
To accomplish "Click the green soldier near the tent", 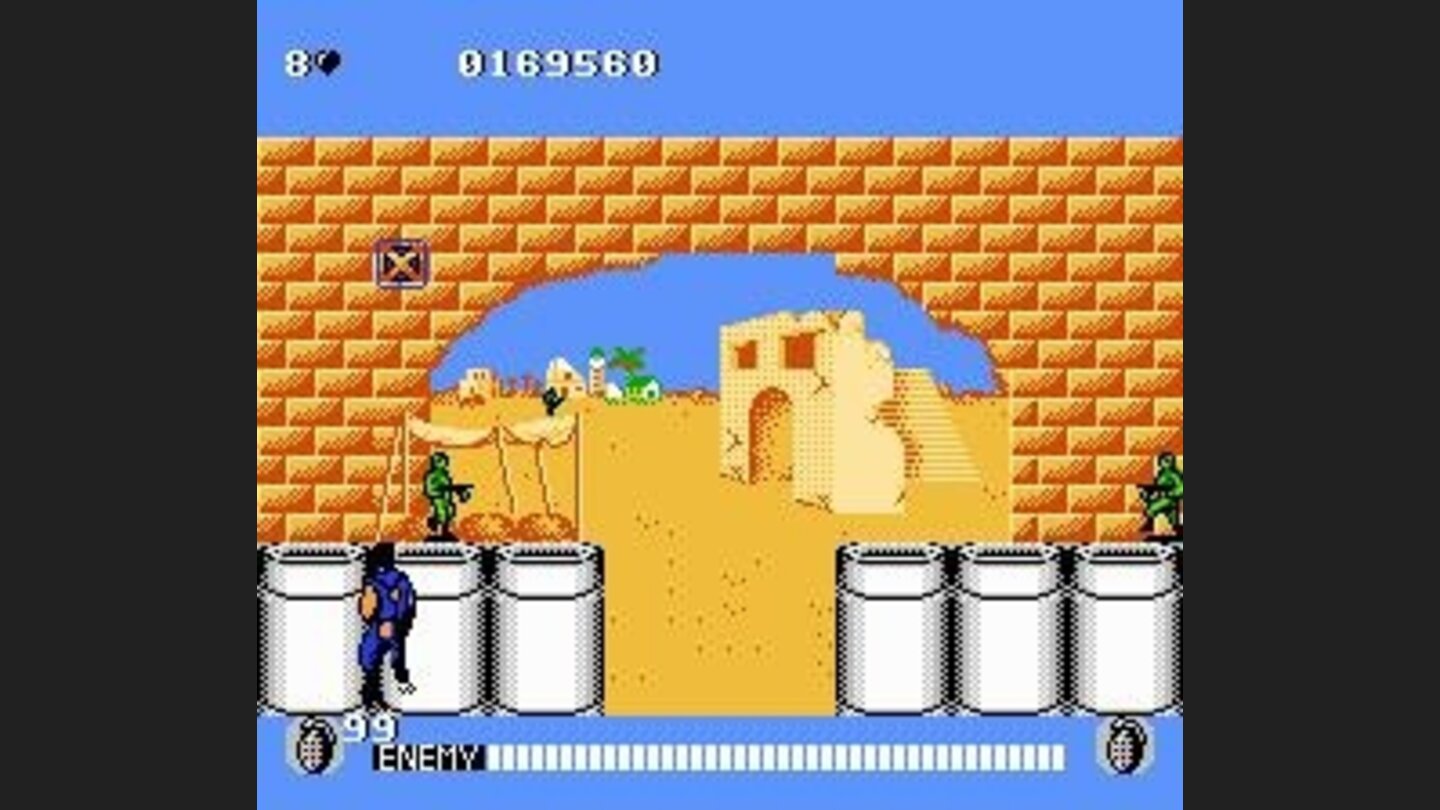I will (x=440, y=490).
